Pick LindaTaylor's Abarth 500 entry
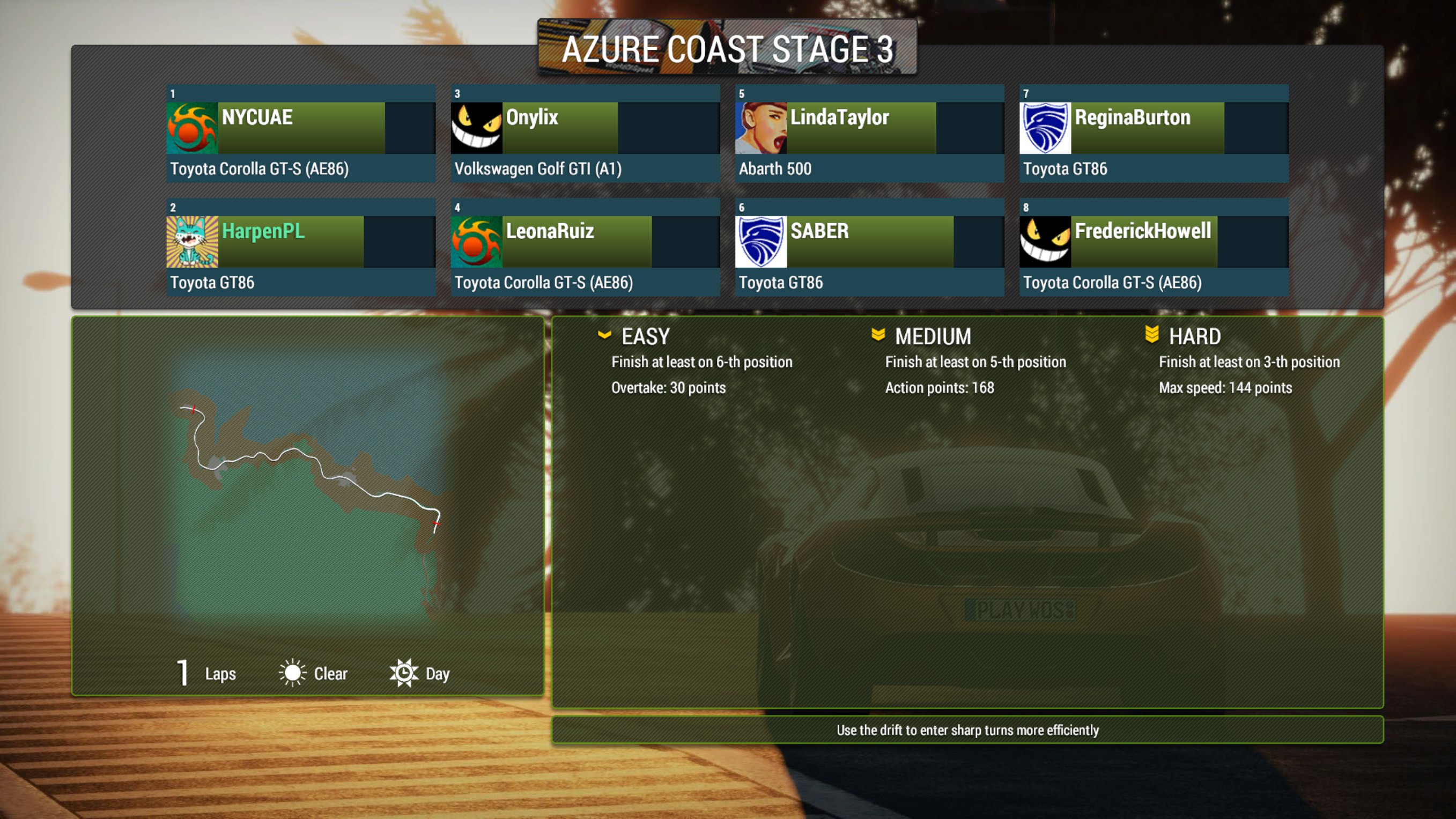The image size is (1456, 819). [869, 134]
